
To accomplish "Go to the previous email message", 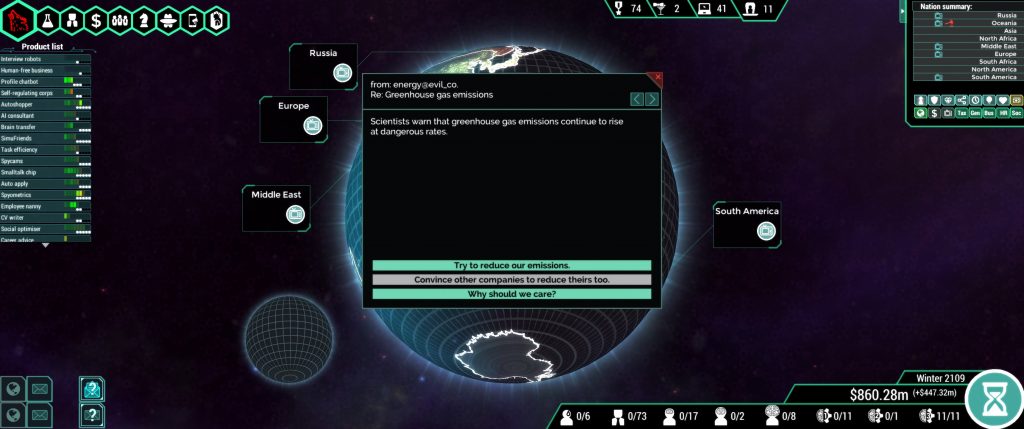I will click(637, 99).
